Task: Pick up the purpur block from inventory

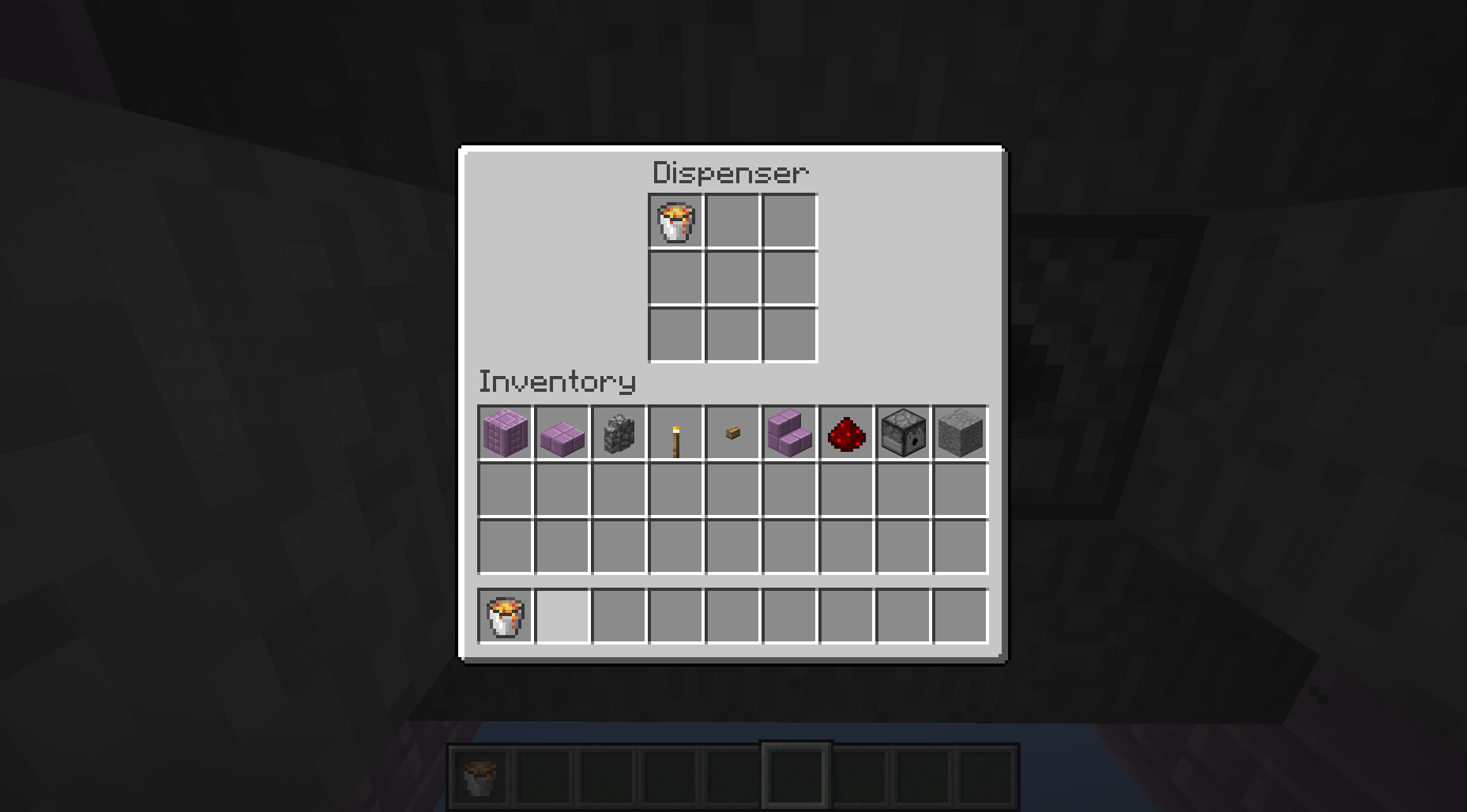Action: (x=505, y=432)
